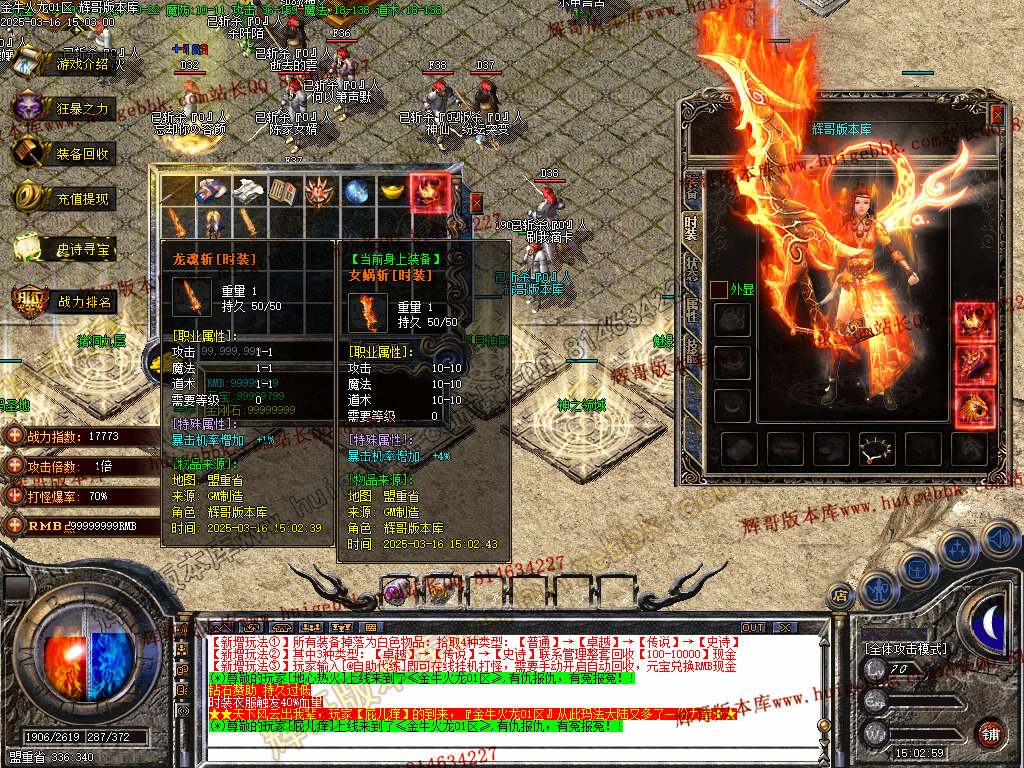Switch to the 属性 attributes tab
Screen dimensions: 1024x768
pyautogui.click(x=690, y=310)
